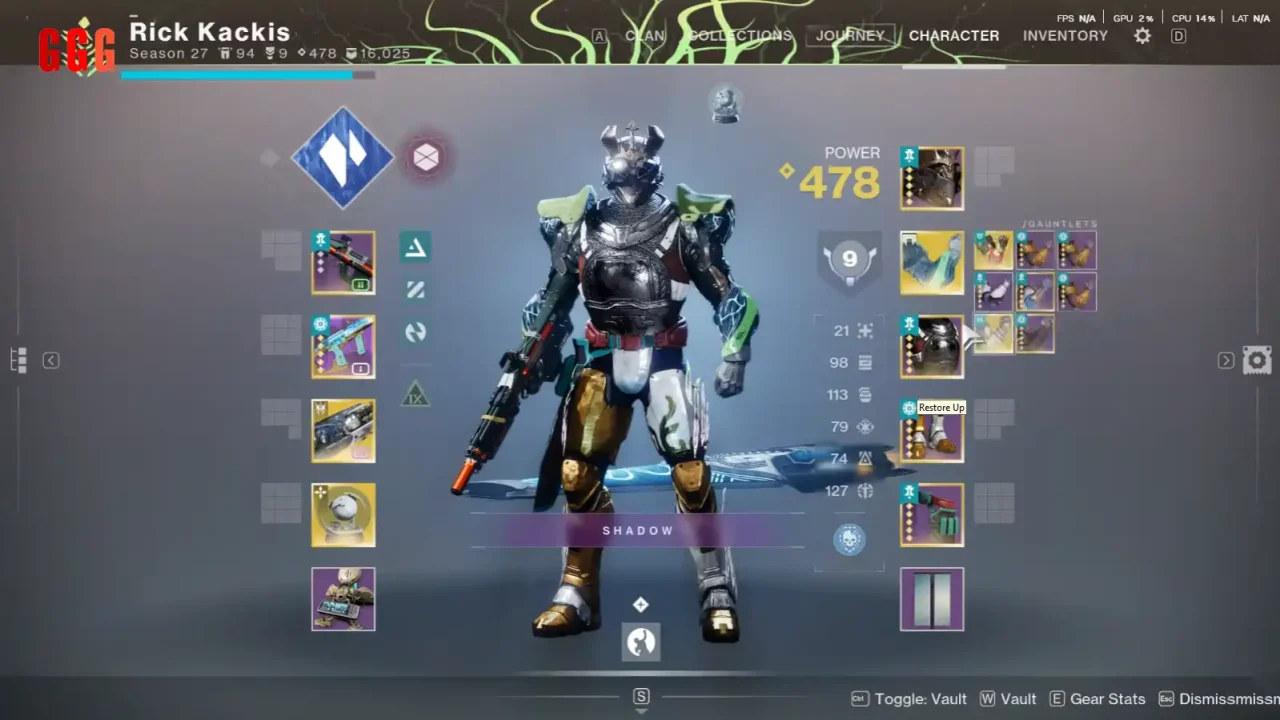Click the IX triangle seasonal artifact icon
This screenshot has width=1280, height=720.
point(415,396)
